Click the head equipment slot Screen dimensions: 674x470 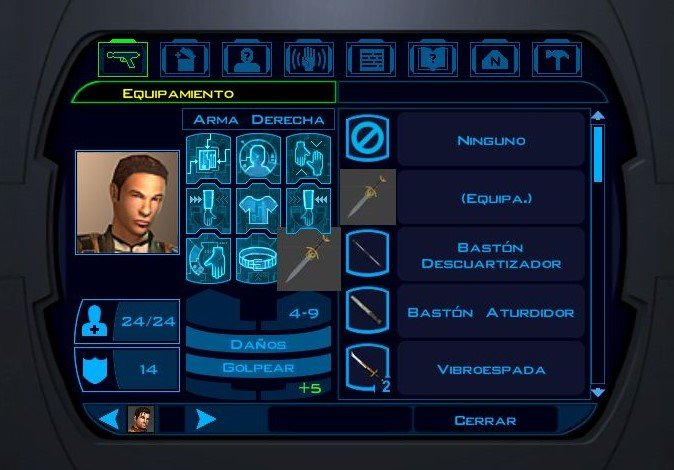pyautogui.click(x=259, y=158)
